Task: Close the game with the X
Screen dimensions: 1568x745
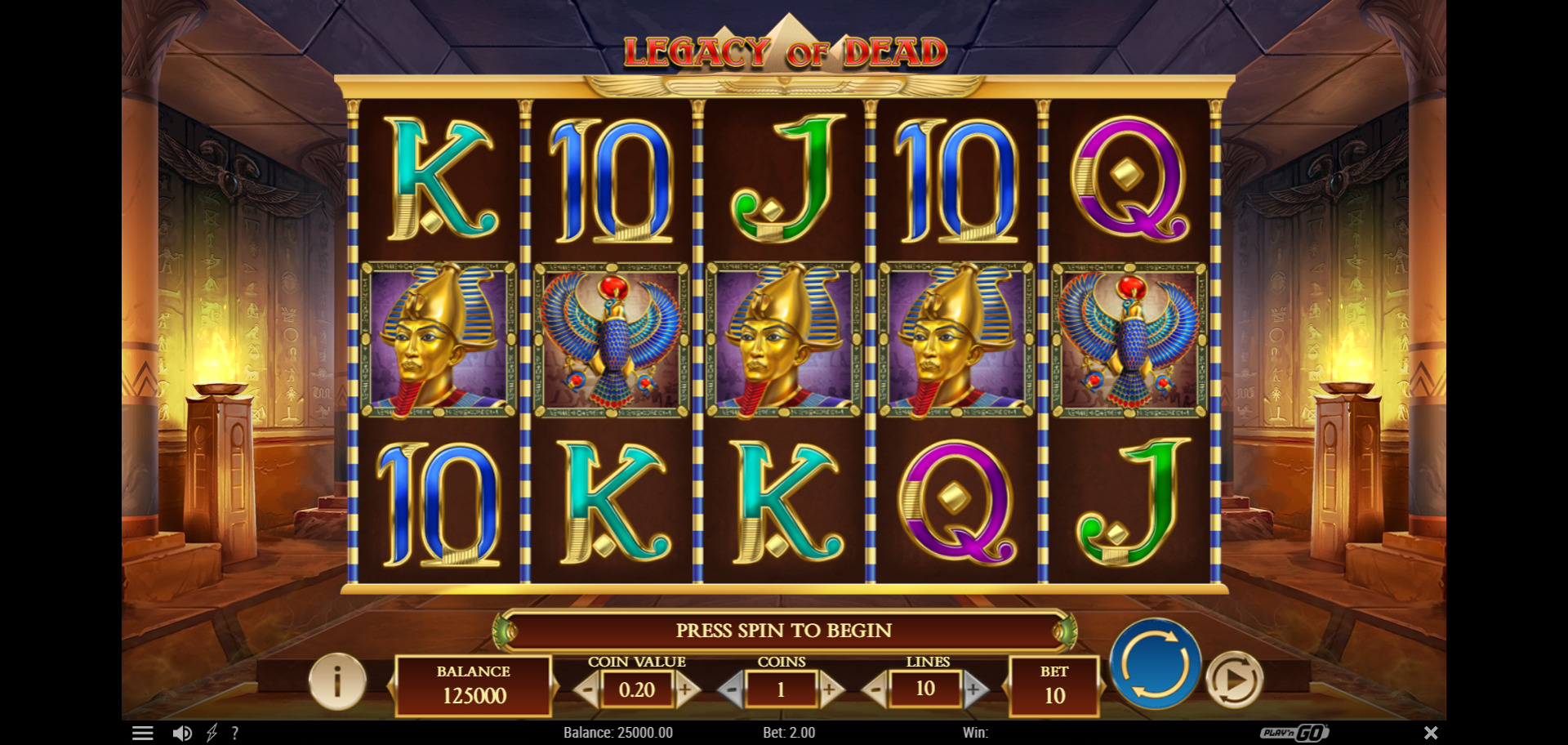Action: click(1431, 733)
